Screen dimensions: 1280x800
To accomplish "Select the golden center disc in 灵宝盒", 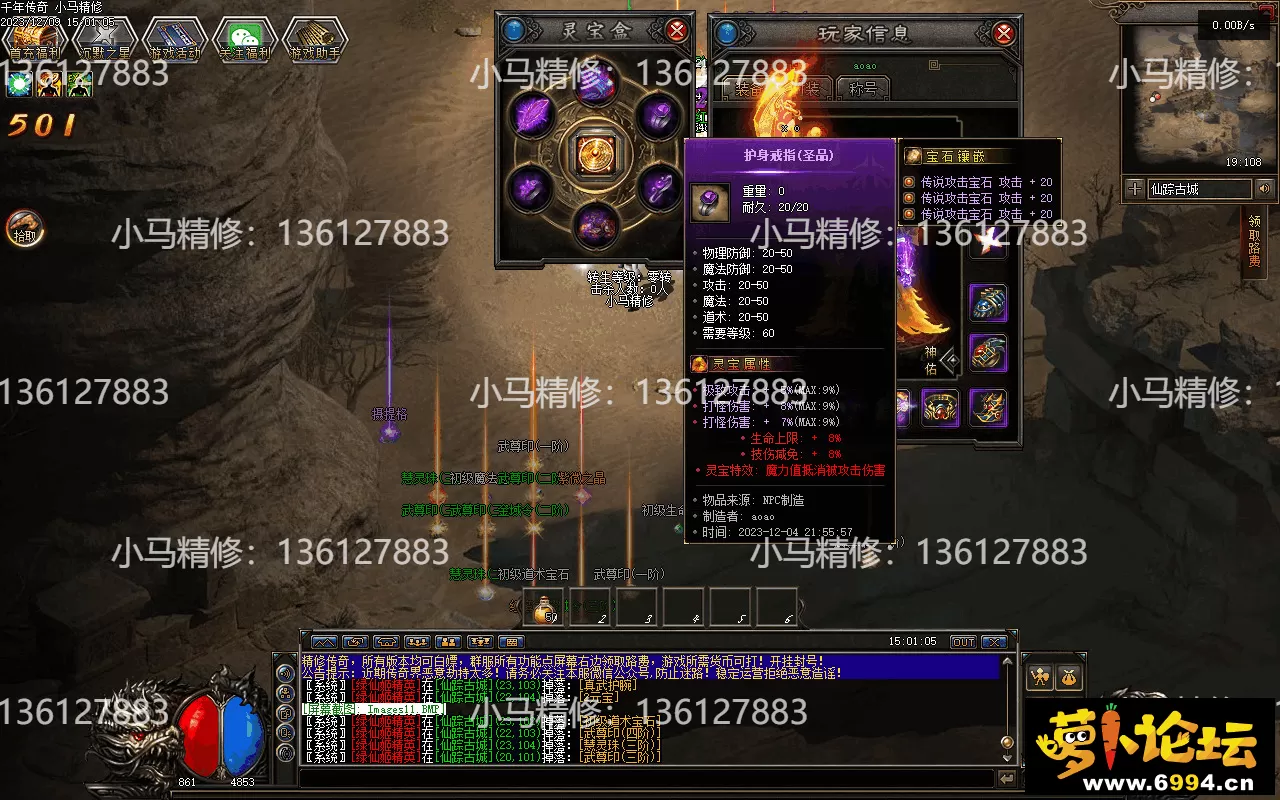I will coord(595,153).
